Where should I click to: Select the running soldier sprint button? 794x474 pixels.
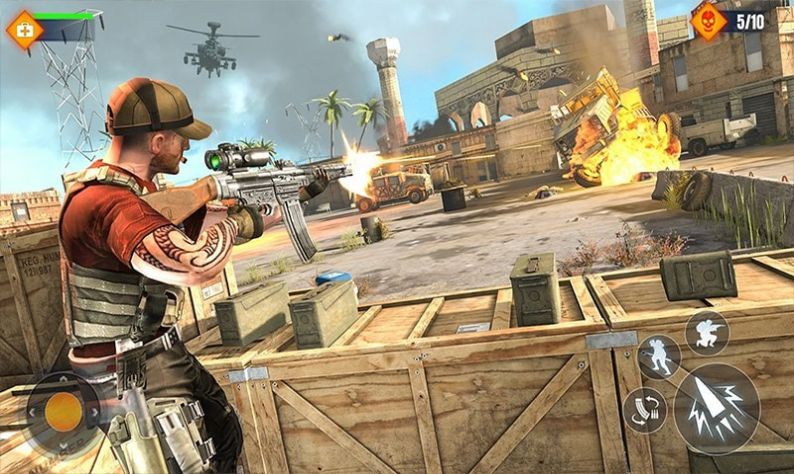click(x=658, y=357)
